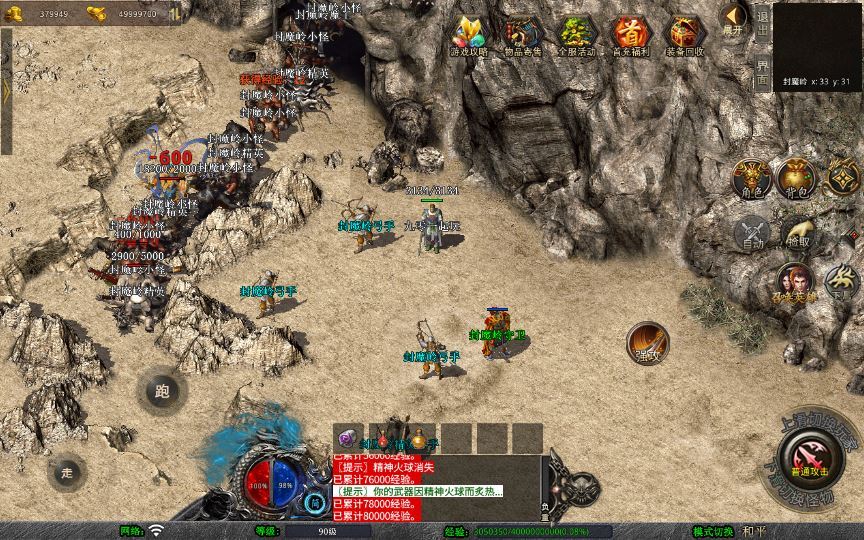Tap the 拾取 pickup button
This screenshot has height=540, width=864.
click(797, 234)
